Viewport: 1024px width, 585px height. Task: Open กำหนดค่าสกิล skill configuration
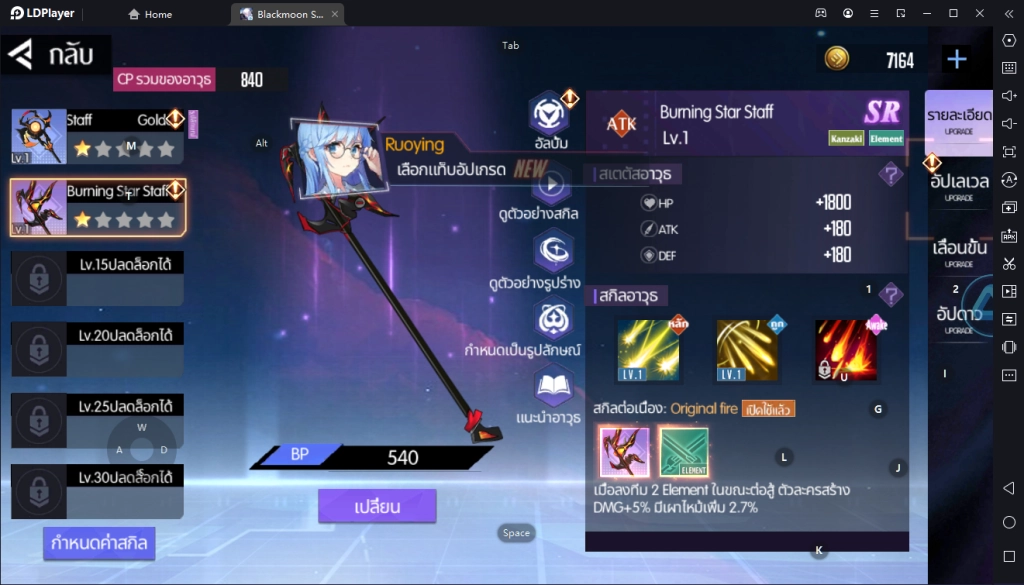tap(100, 543)
